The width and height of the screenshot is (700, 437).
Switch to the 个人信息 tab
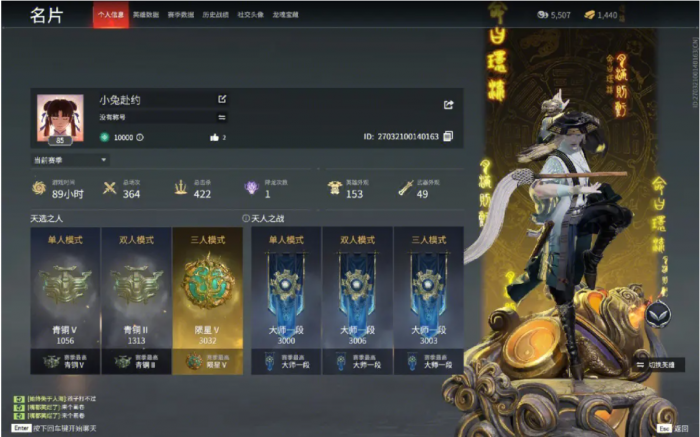point(110,16)
